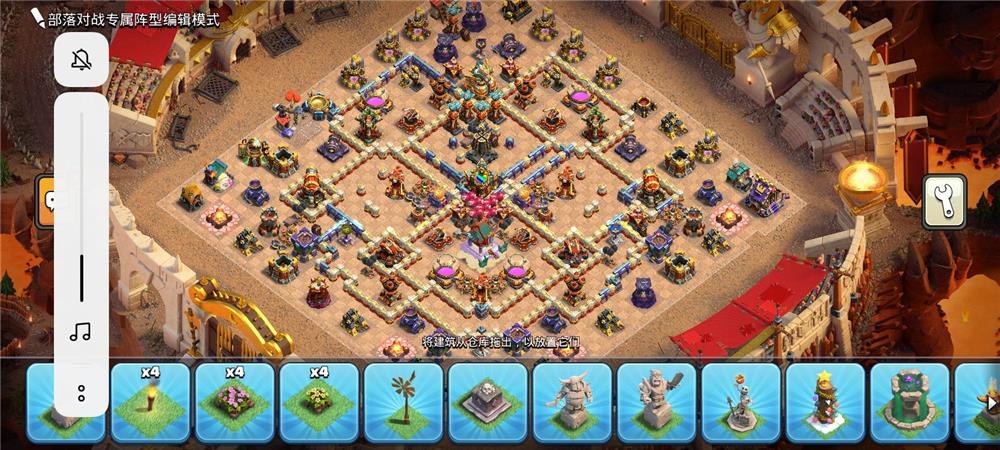Mute notifications with the bell icon
Viewport: 1000px width, 450px height.
click(x=81, y=60)
